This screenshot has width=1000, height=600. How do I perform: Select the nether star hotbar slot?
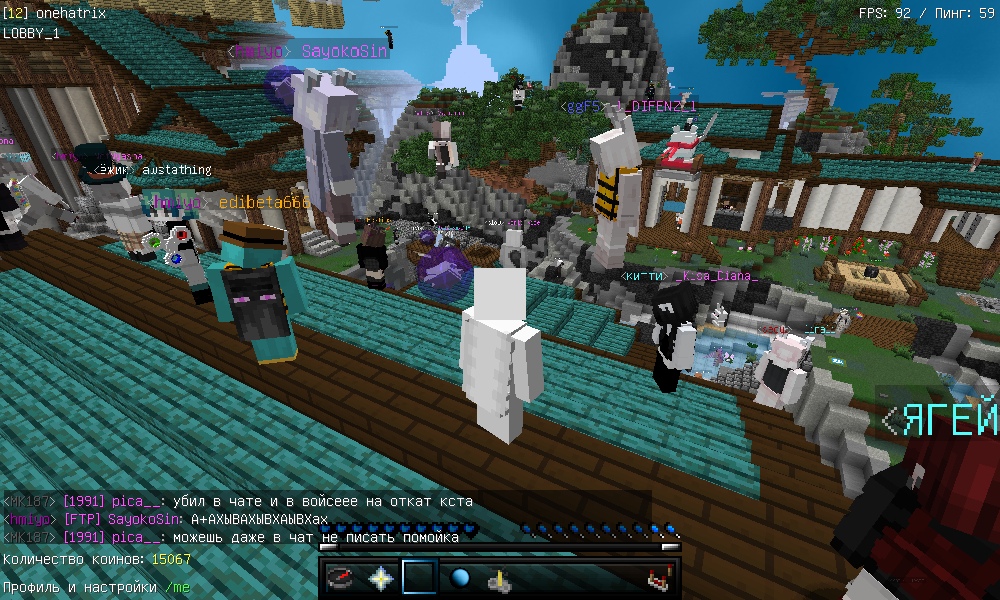pyautogui.click(x=381, y=578)
